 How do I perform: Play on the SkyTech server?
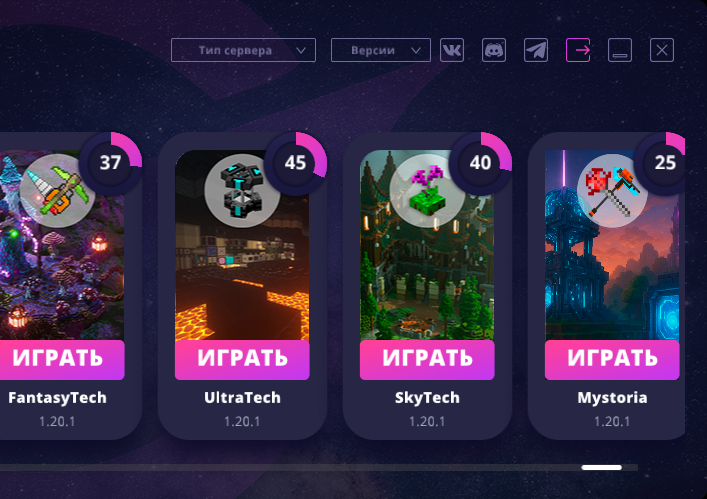(427, 359)
